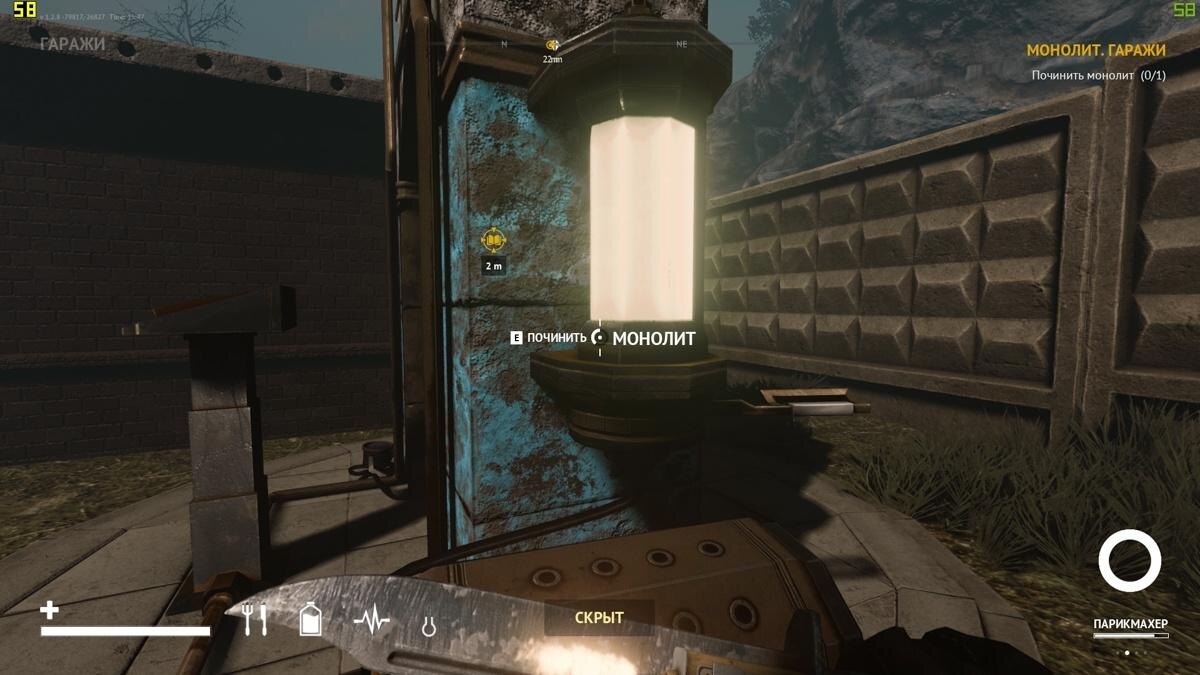
Task: Select the thirst bottle status icon
Action: coord(311,620)
